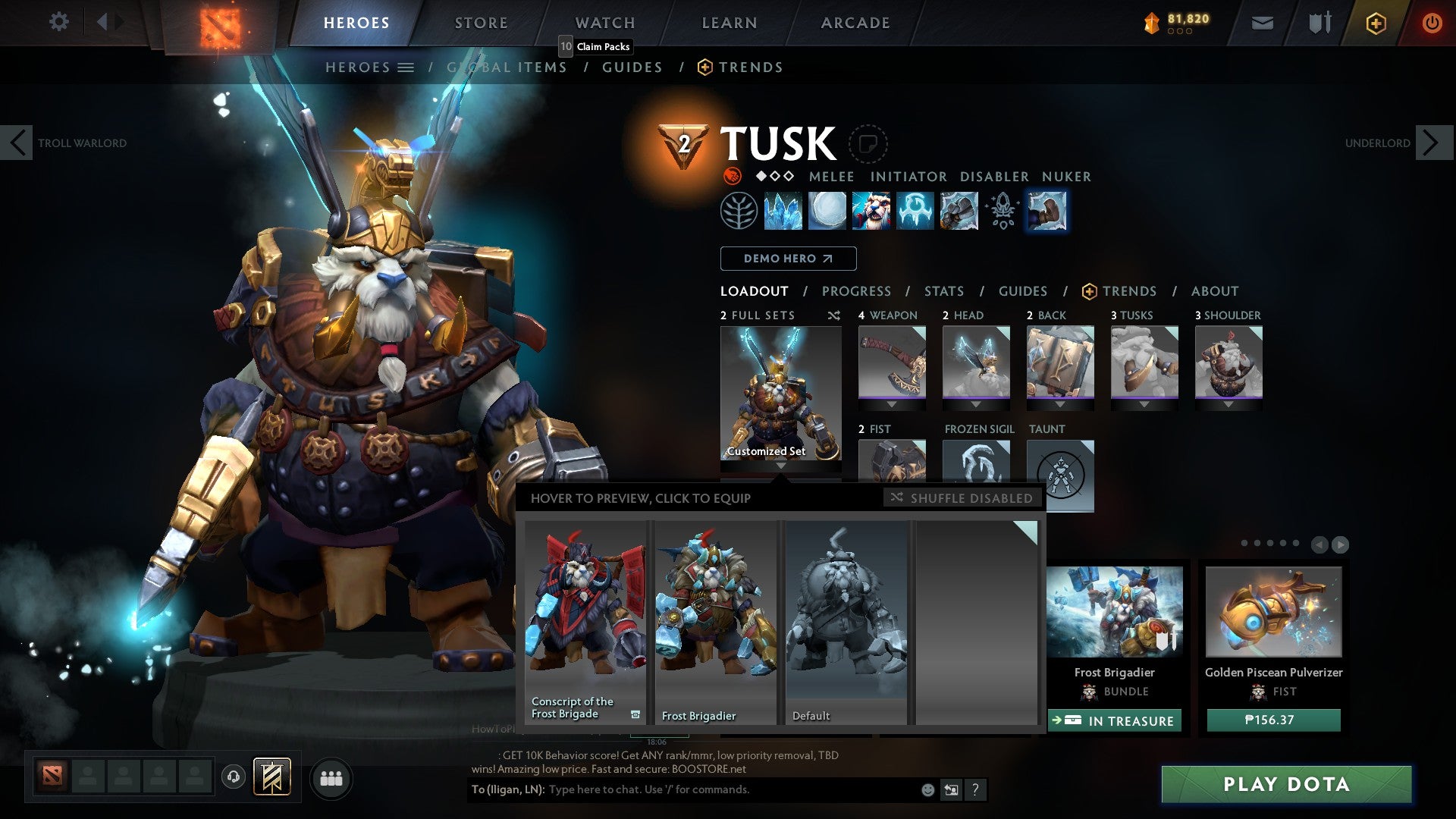
Task: Click the DEMO HERO button
Action: click(x=788, y=259)
